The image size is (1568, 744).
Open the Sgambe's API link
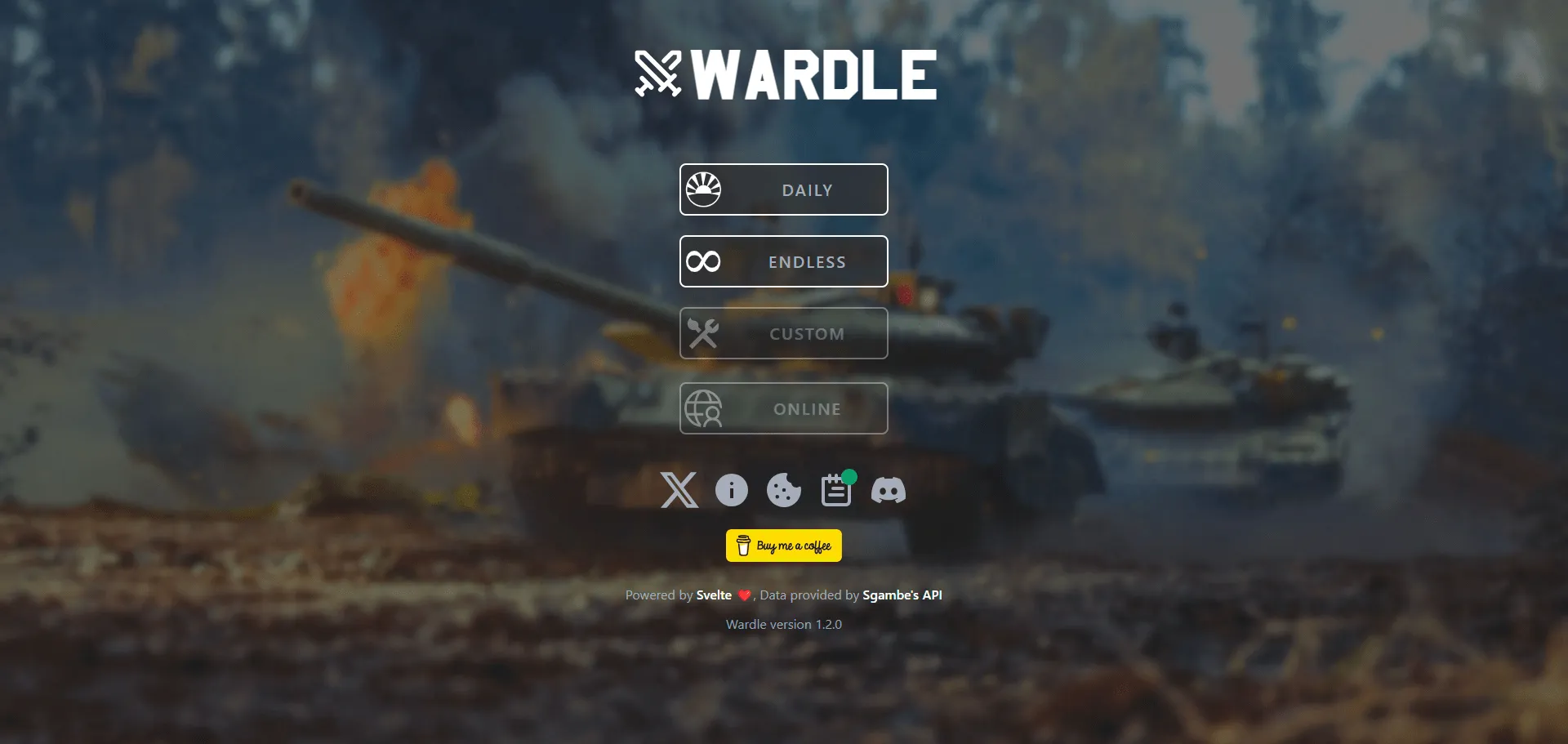(x=902, y=595)
